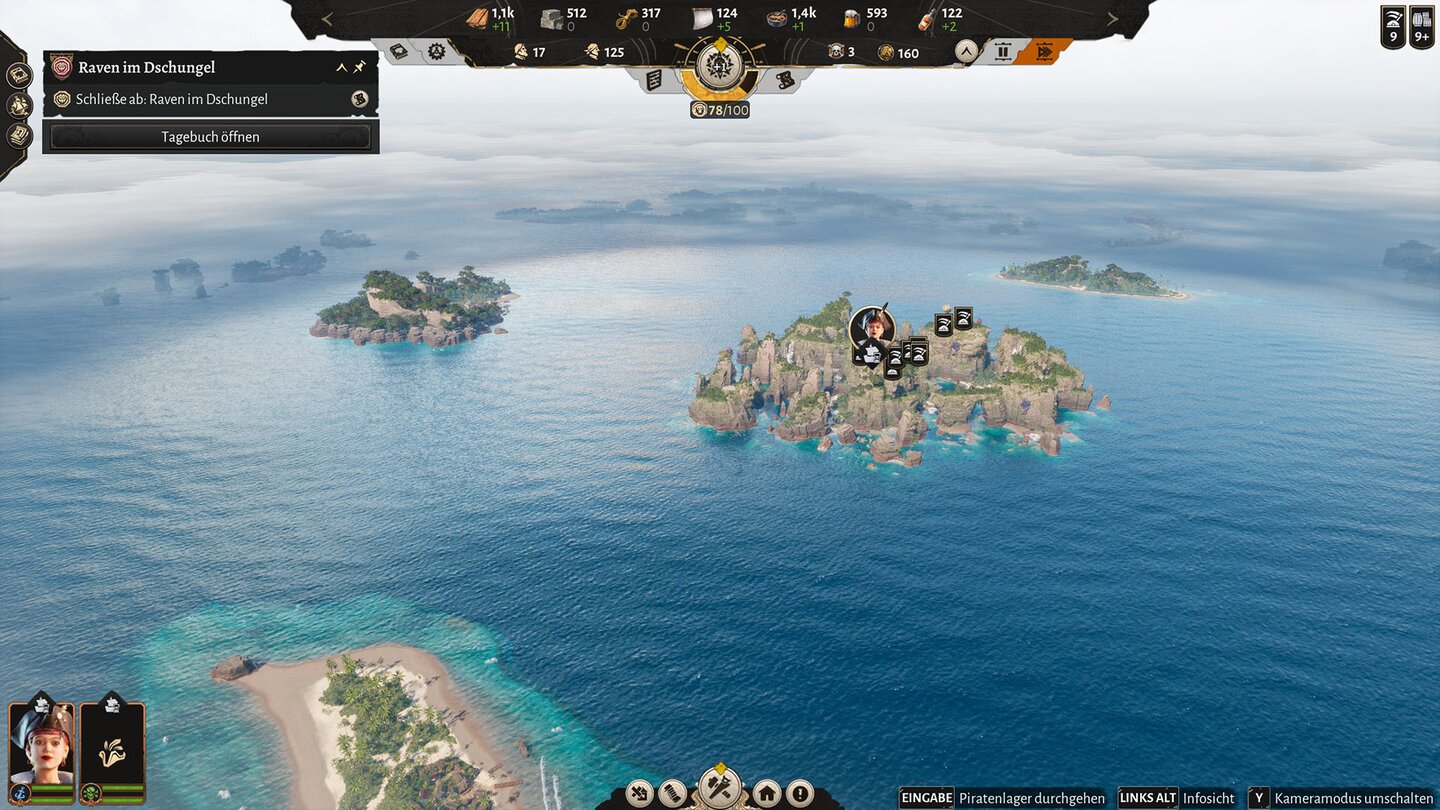Open the document list icon left of the compass
Screen dimensions: 1440x810
[654, 80]
